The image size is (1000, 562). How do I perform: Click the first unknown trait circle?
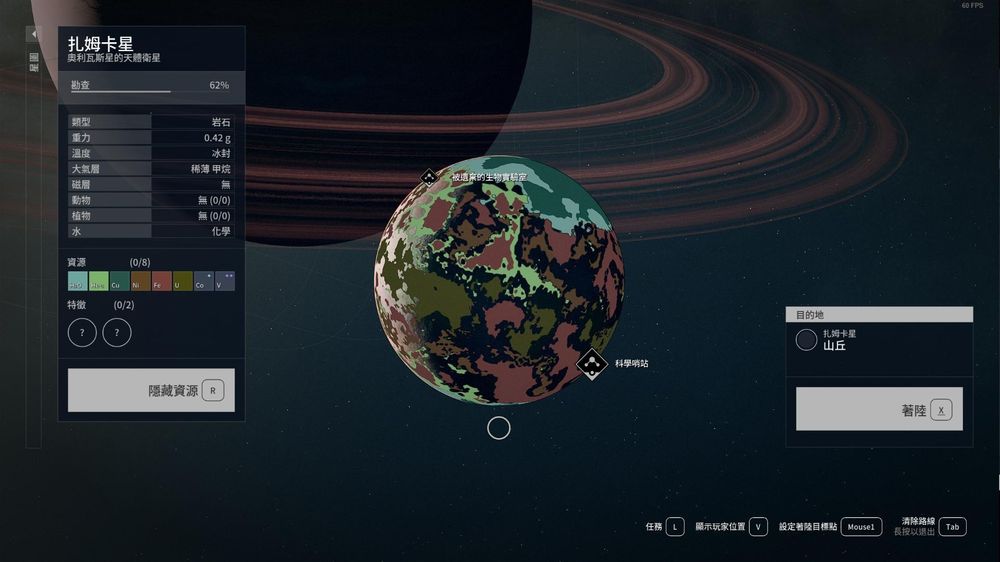82,332
